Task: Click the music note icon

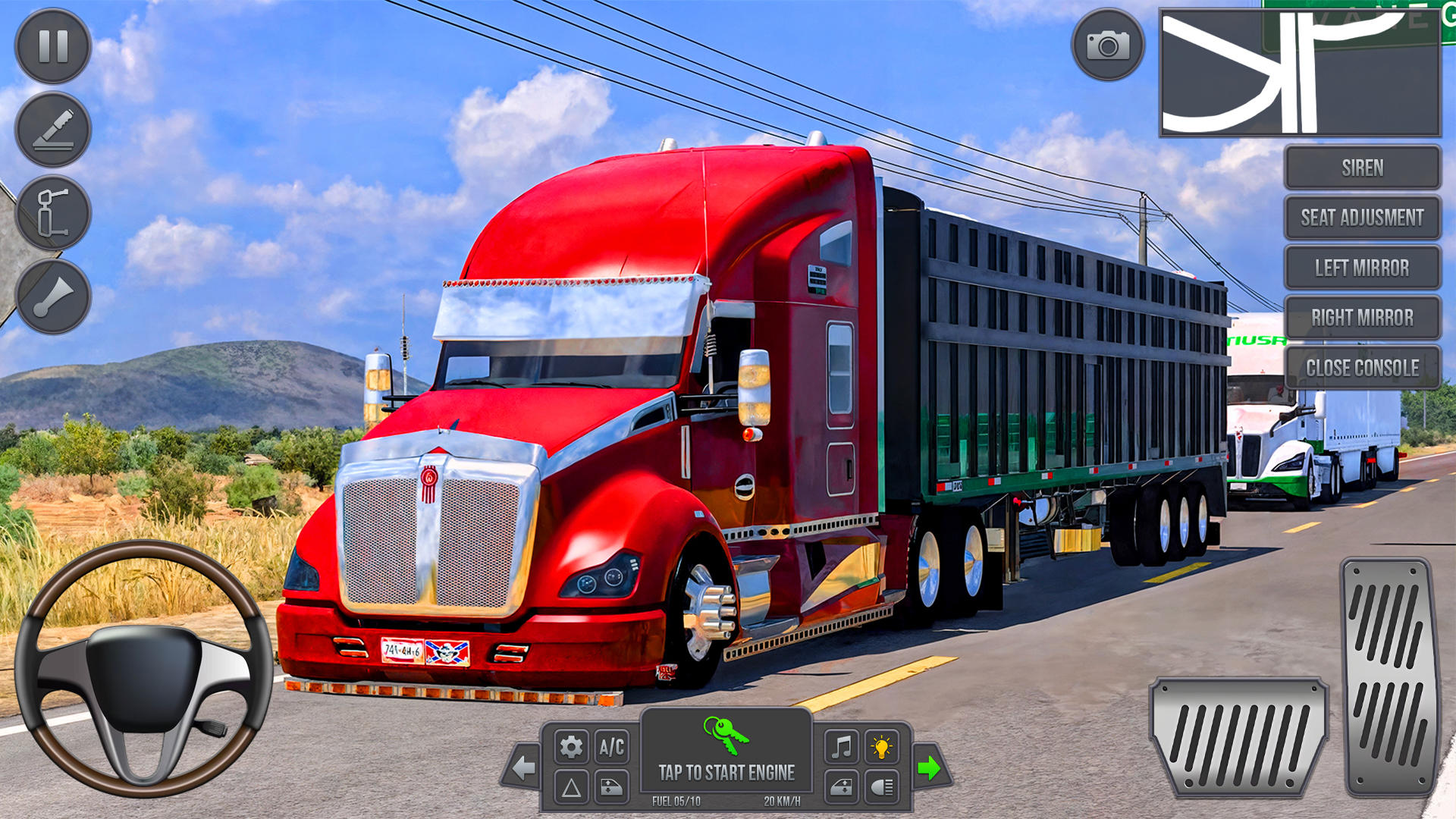Action: (843, 746)
